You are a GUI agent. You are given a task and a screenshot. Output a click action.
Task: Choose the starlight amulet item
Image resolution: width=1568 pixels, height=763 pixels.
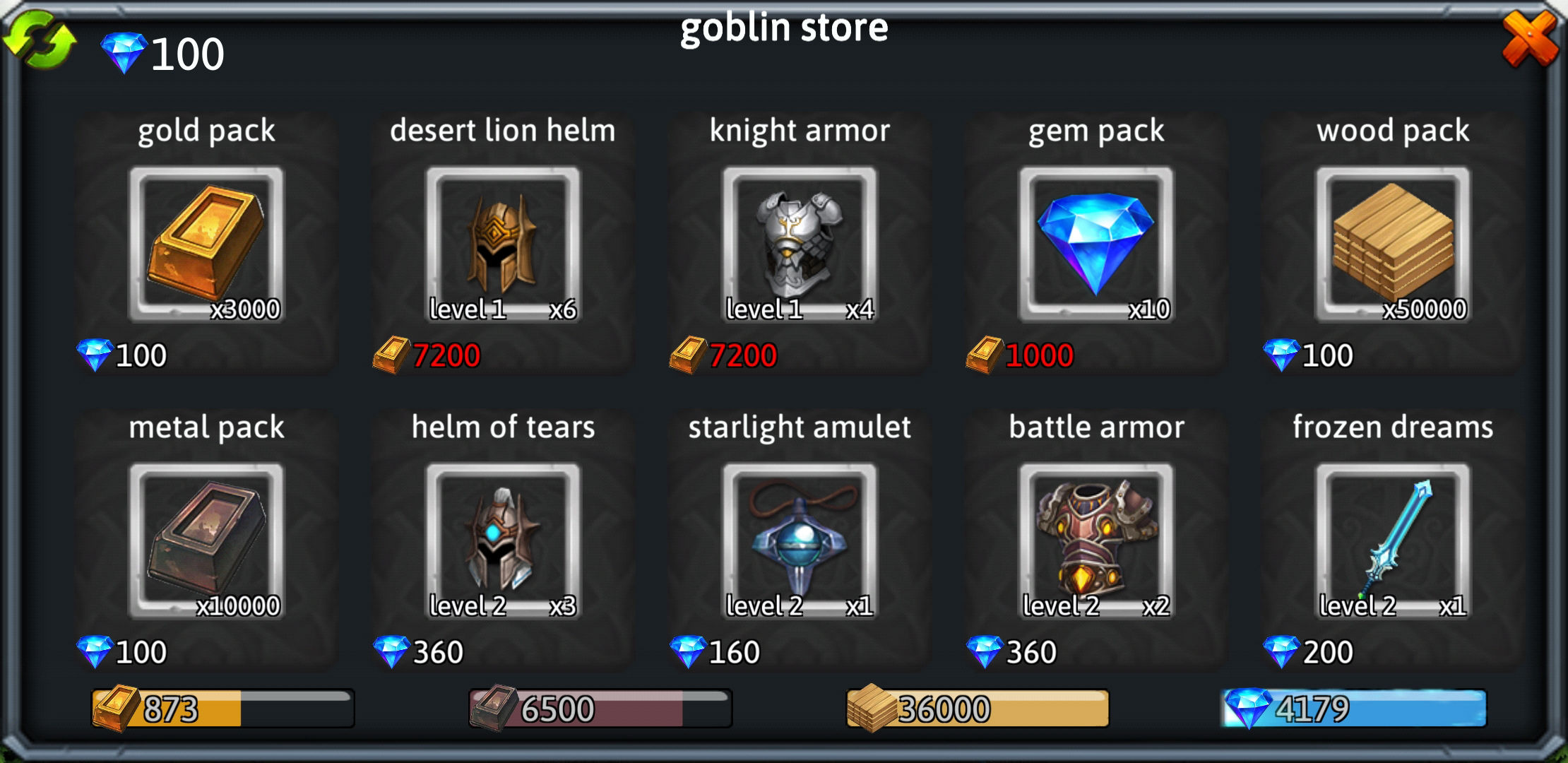pos(800,542)
